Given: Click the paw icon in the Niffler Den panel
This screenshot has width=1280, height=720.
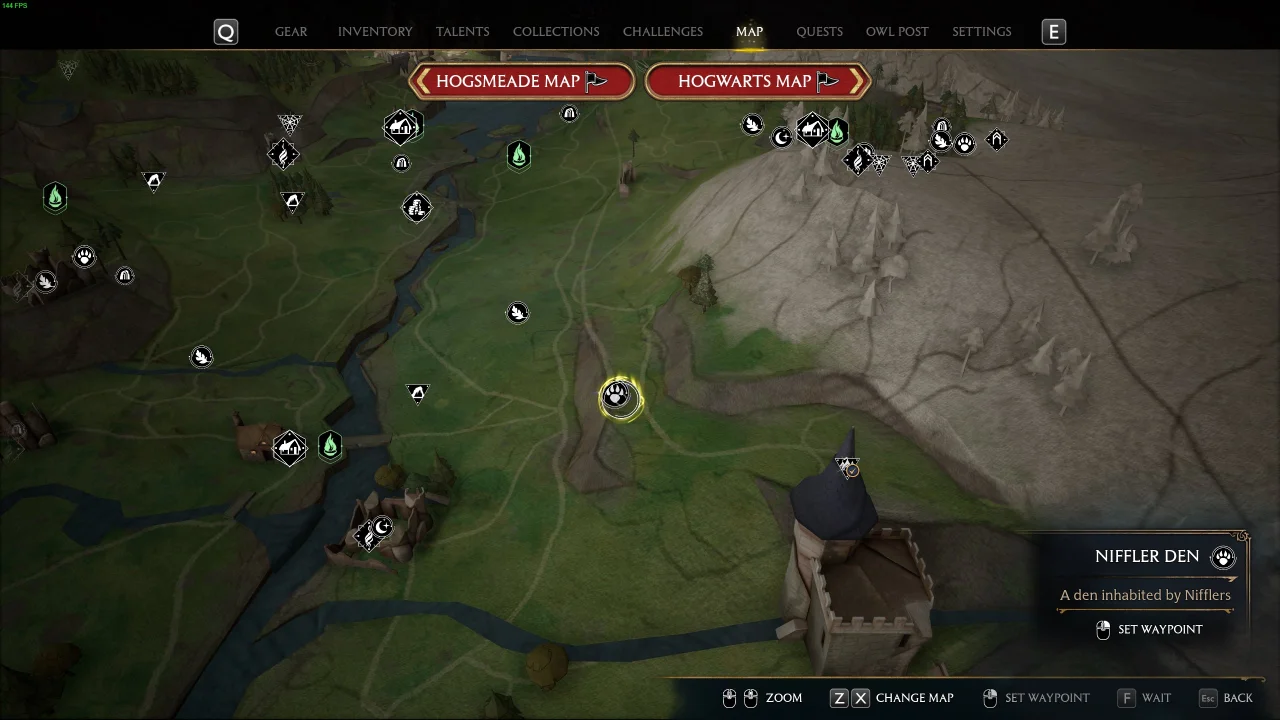Looking at the screenshot, I should pos(1223,557).
